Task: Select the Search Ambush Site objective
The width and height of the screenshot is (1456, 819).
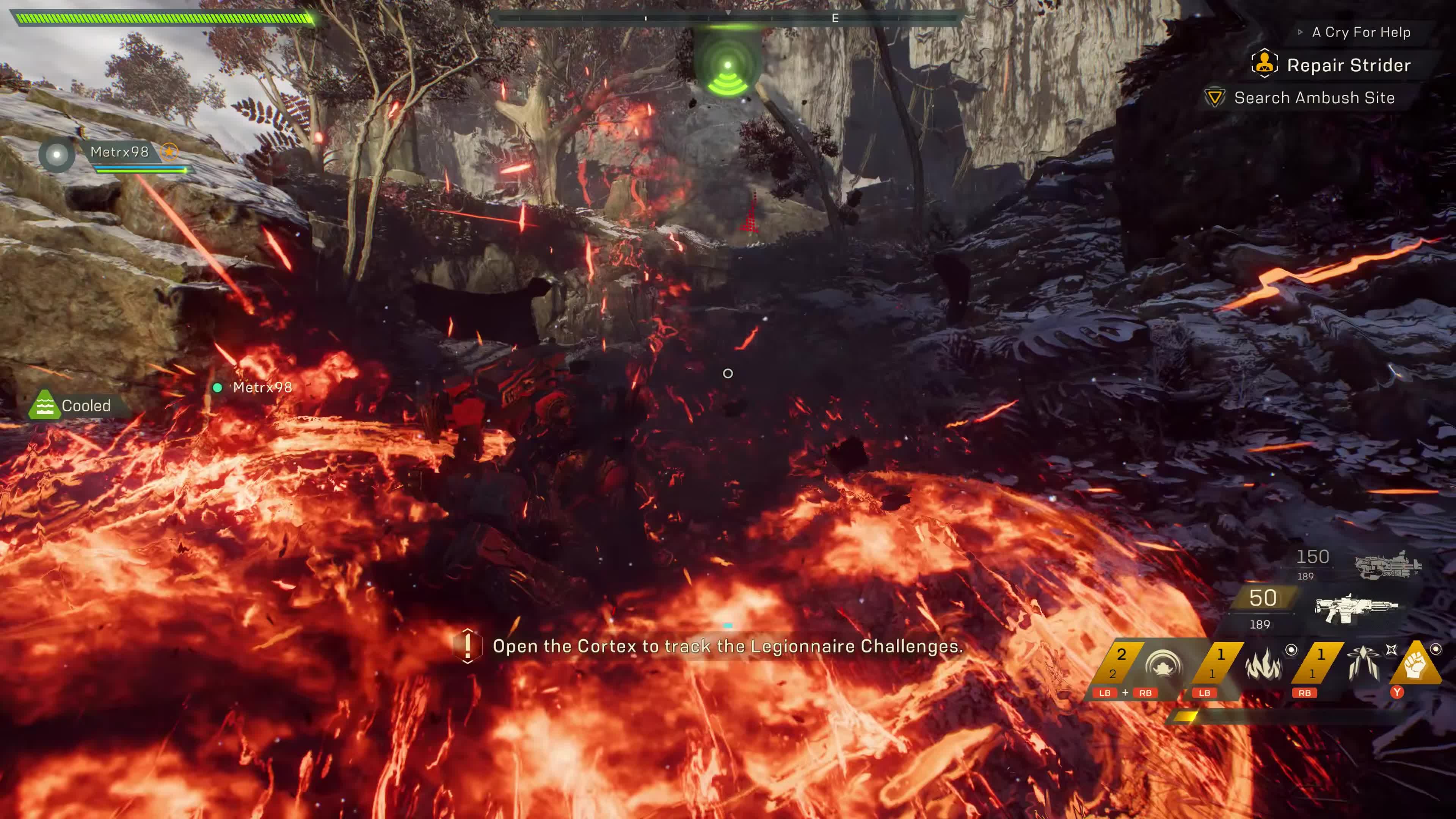Action: click(1313, 98)
